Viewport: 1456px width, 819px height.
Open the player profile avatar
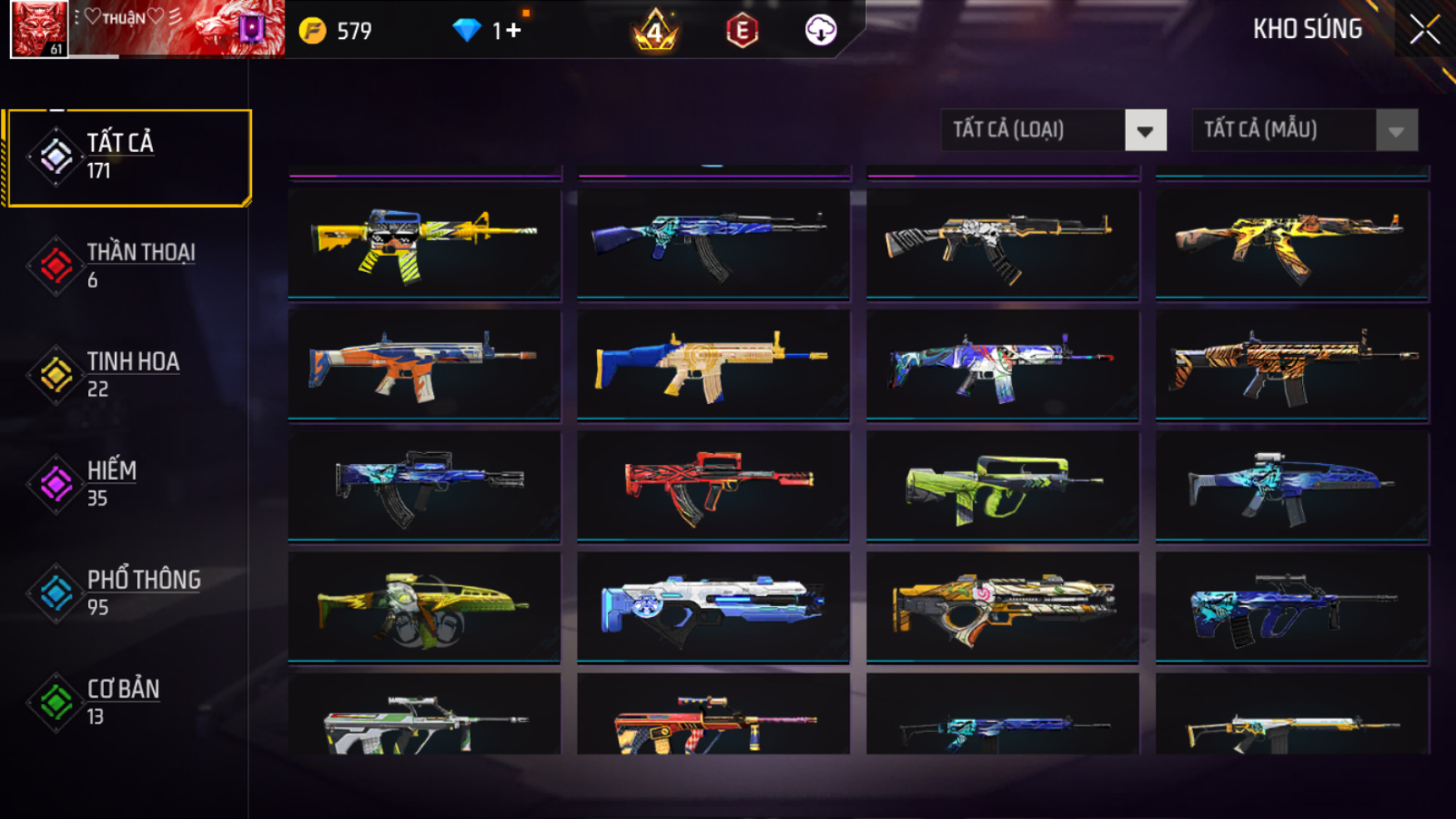coord(38,29)
